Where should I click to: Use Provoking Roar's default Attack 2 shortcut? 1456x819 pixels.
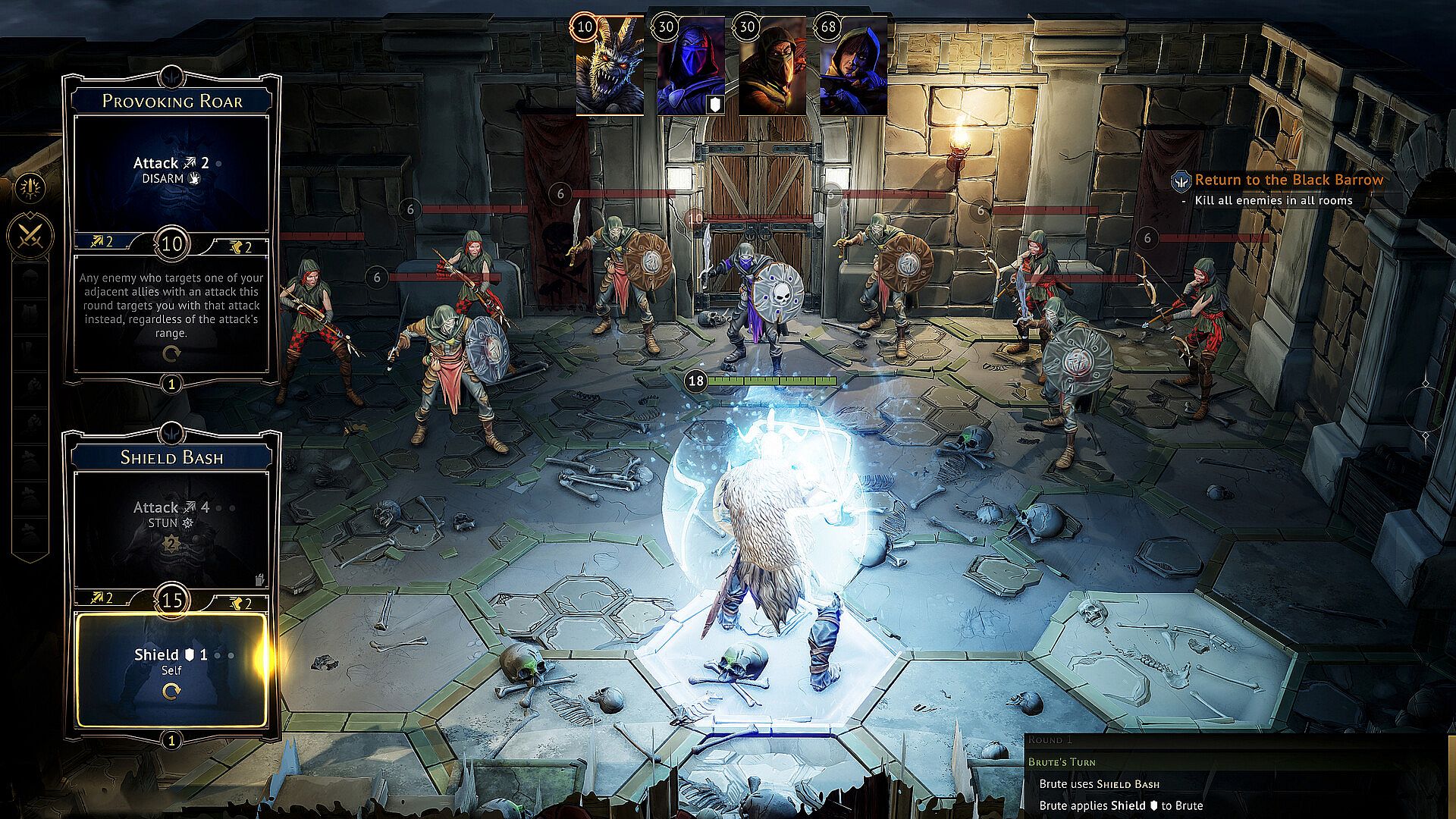tap(102, 242)
